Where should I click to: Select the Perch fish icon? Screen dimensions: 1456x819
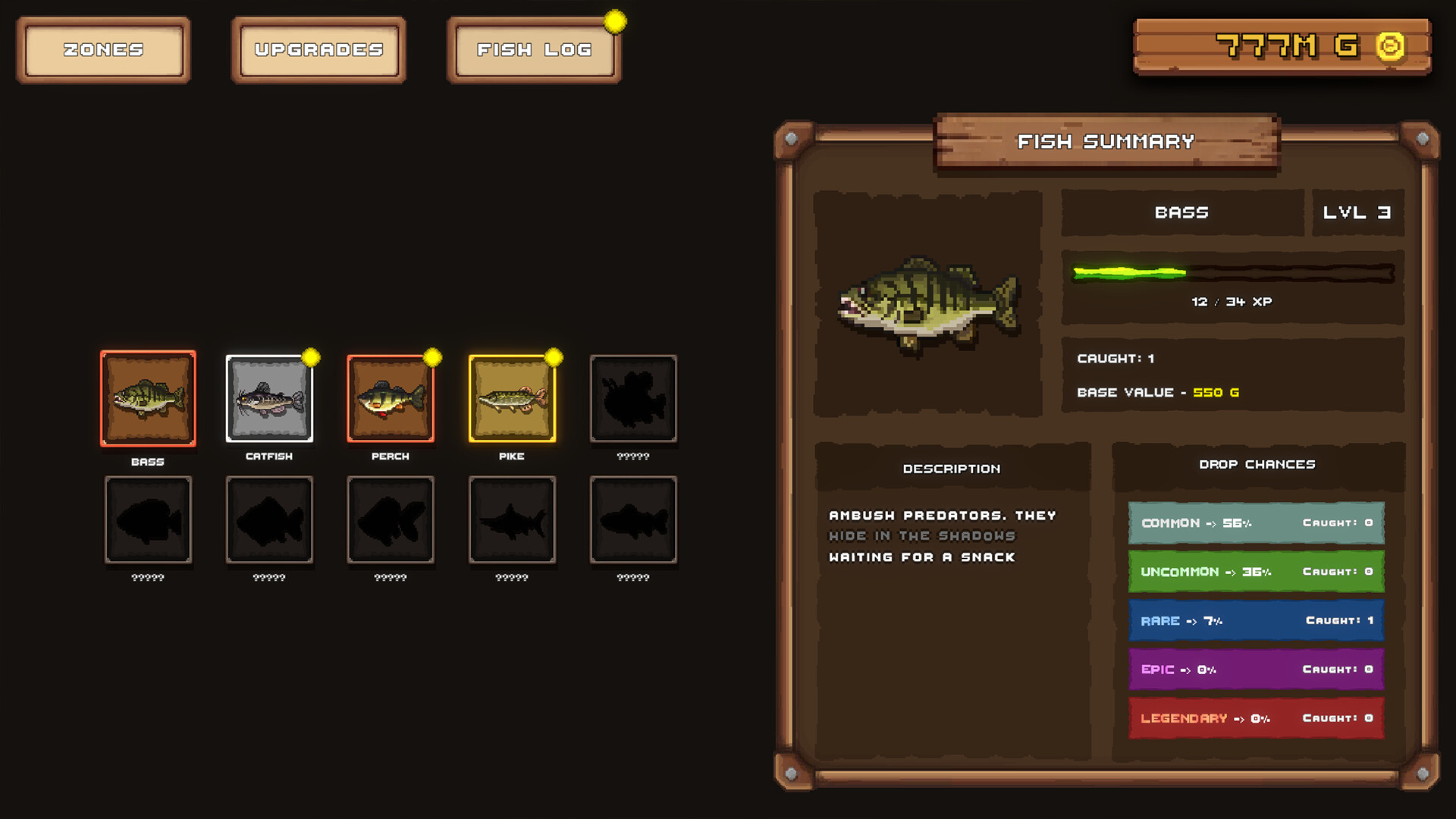click(391, 398)
